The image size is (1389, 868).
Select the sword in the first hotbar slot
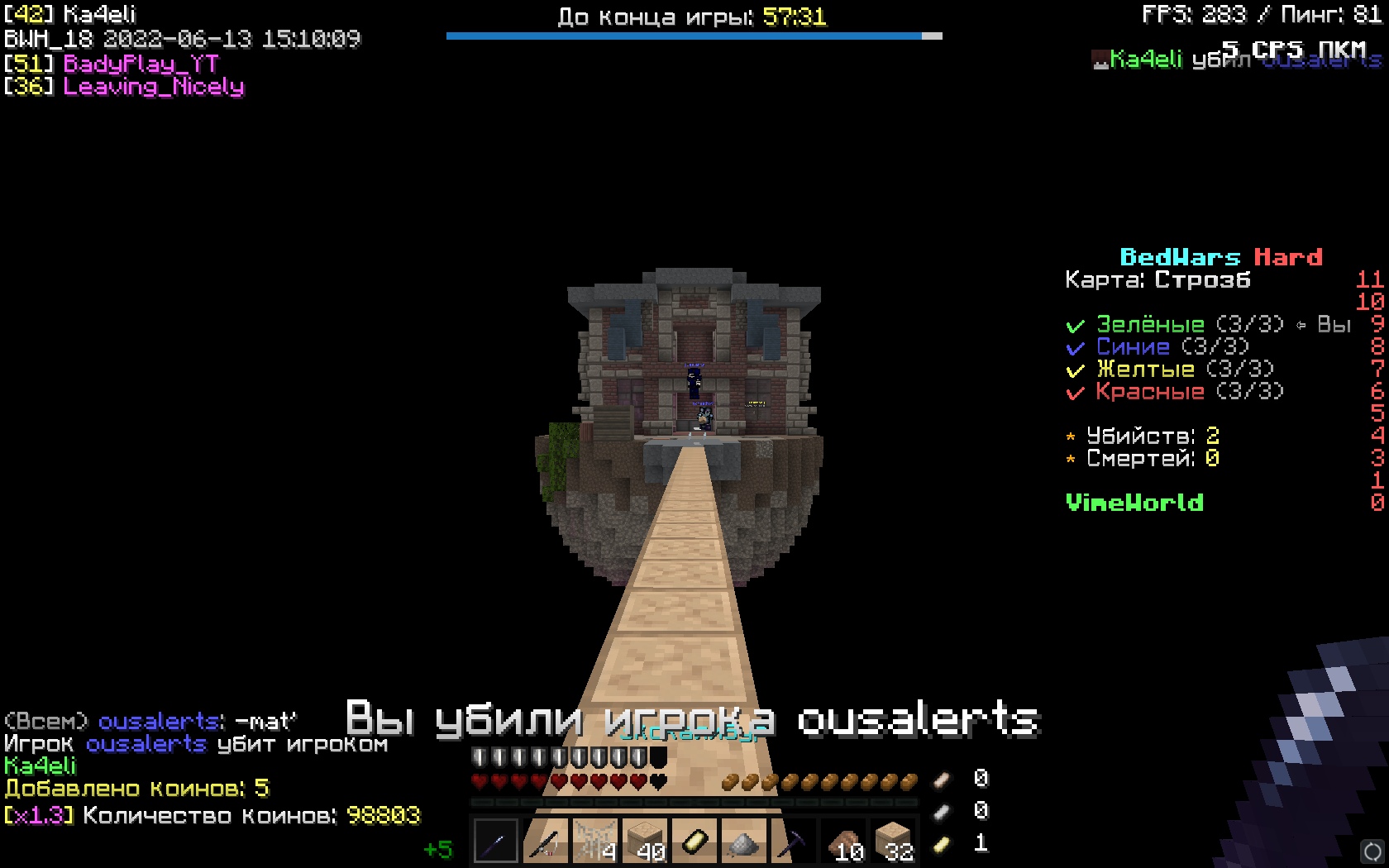[494, 842]
